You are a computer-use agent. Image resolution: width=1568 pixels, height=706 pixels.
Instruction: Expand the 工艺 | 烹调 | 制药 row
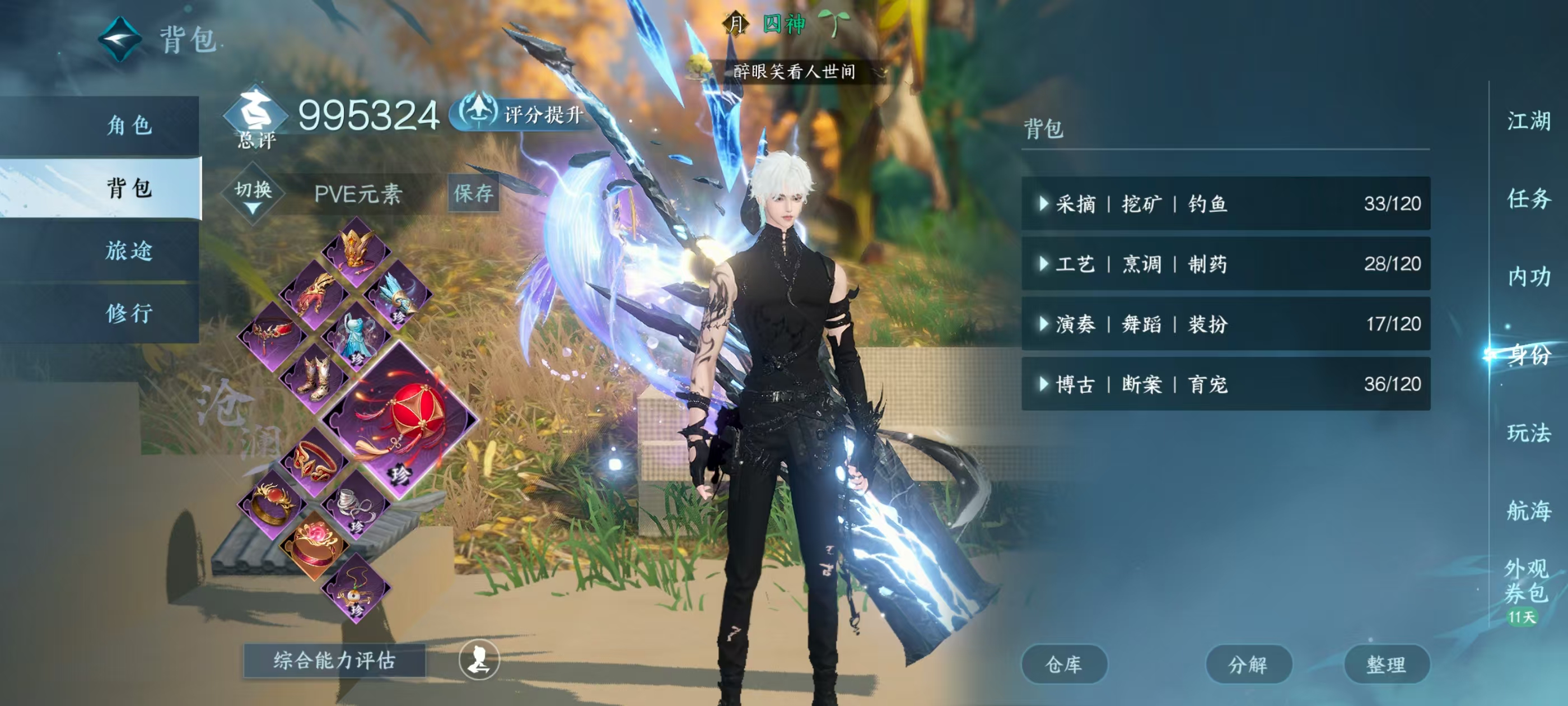(1225, 264)
